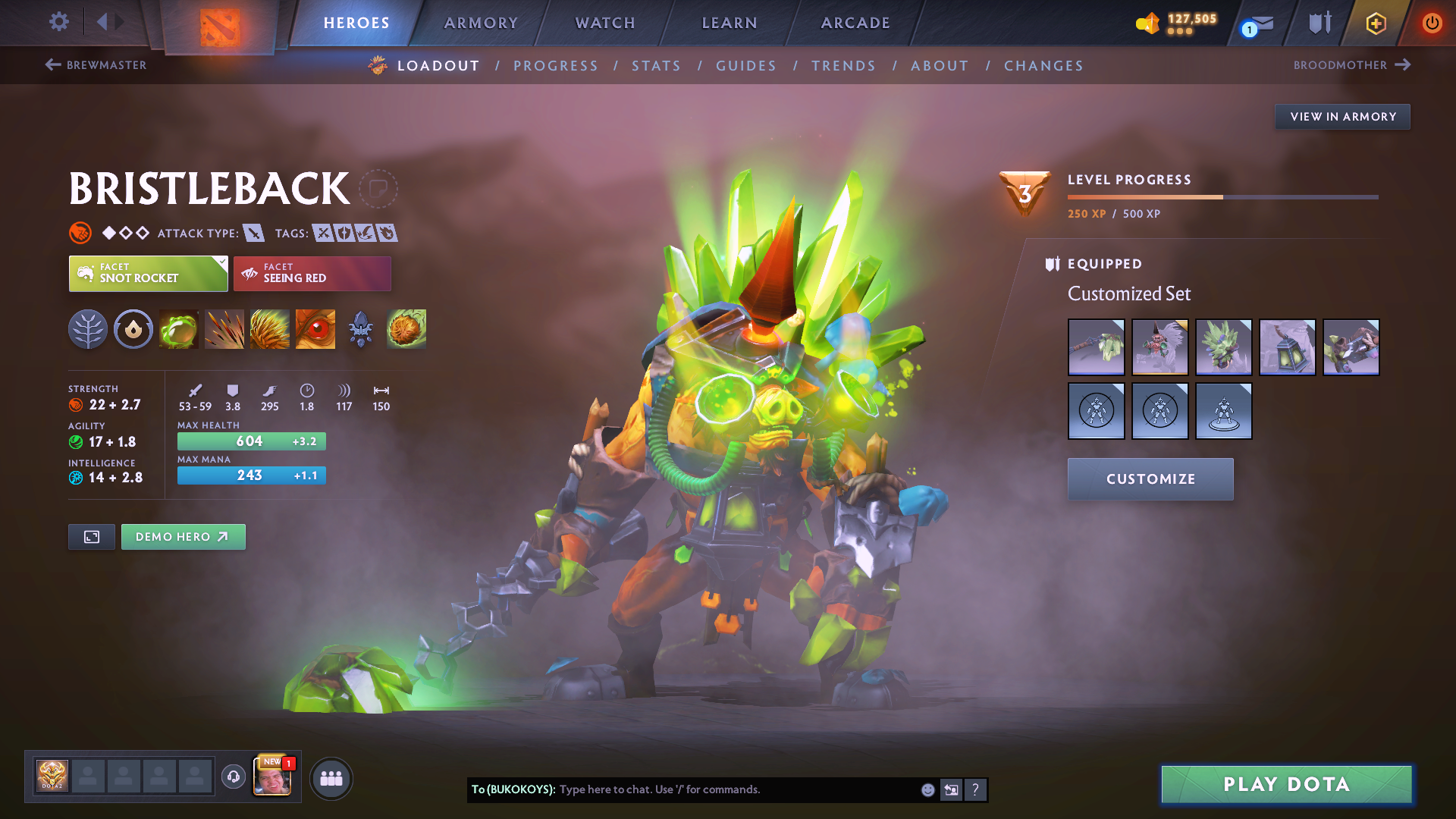Click the Play Dota button
The height and width of the screenshot is (819, 1456).
(x=1286, y=784)
